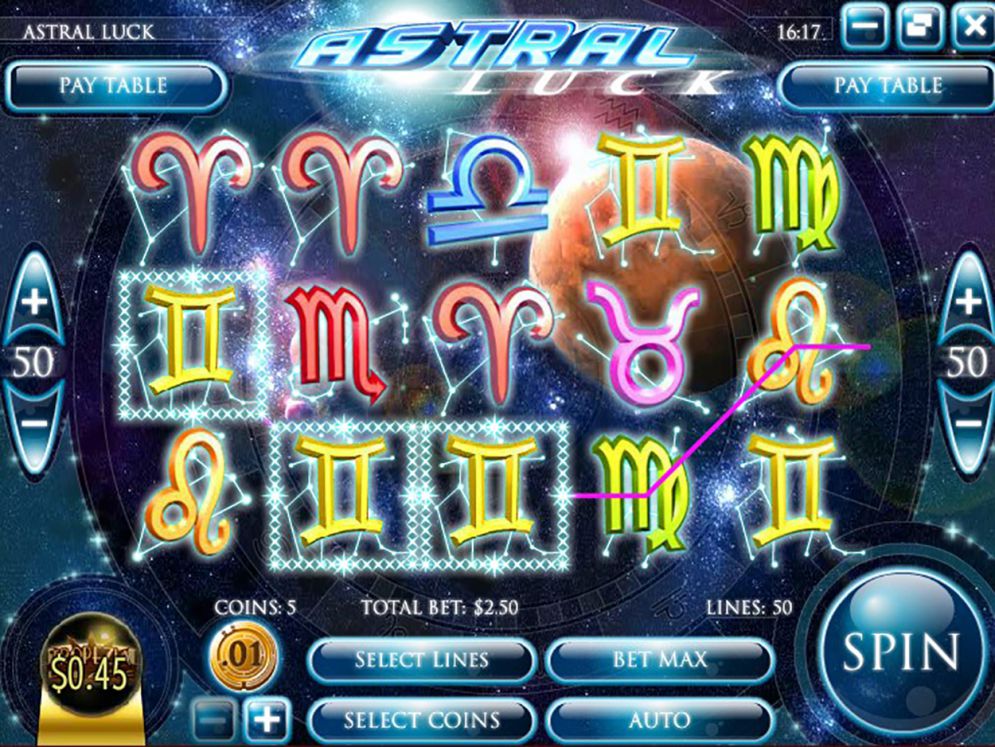Minimize the game window
The image size is (995, 747).
click(865, 25)
